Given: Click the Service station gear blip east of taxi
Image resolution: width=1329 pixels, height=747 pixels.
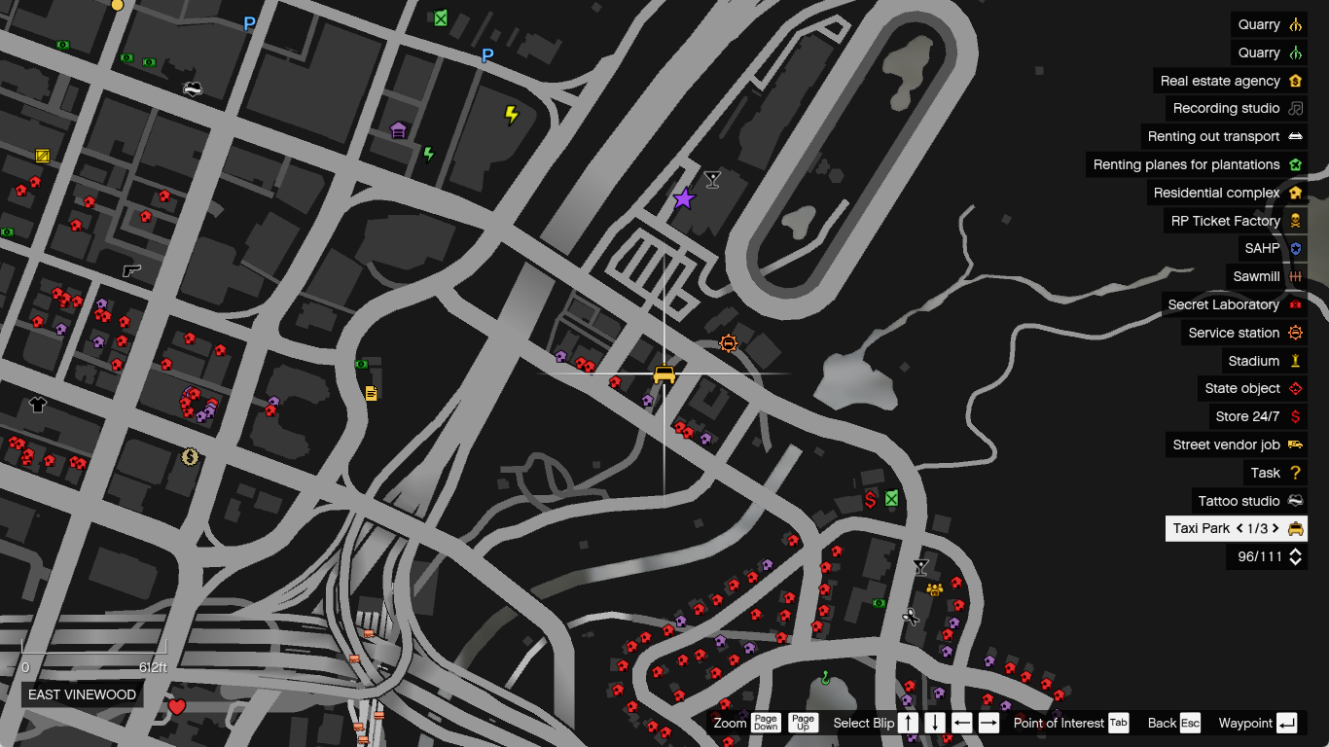Looking at the screenshot, I should pos(728,342).
